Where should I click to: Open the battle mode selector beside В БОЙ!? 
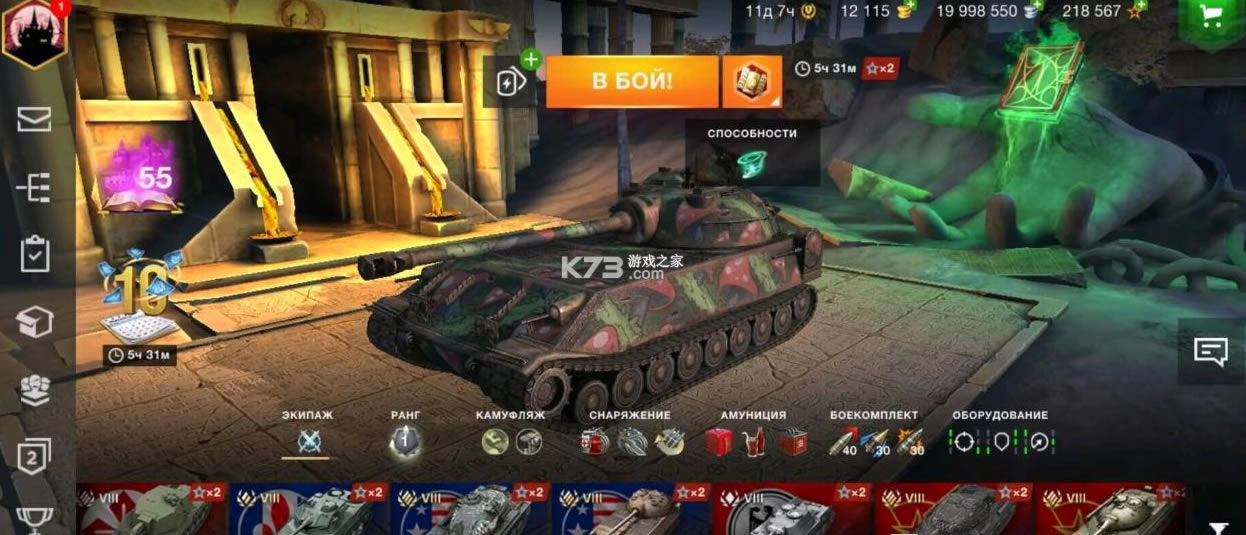tap(751, 82)
